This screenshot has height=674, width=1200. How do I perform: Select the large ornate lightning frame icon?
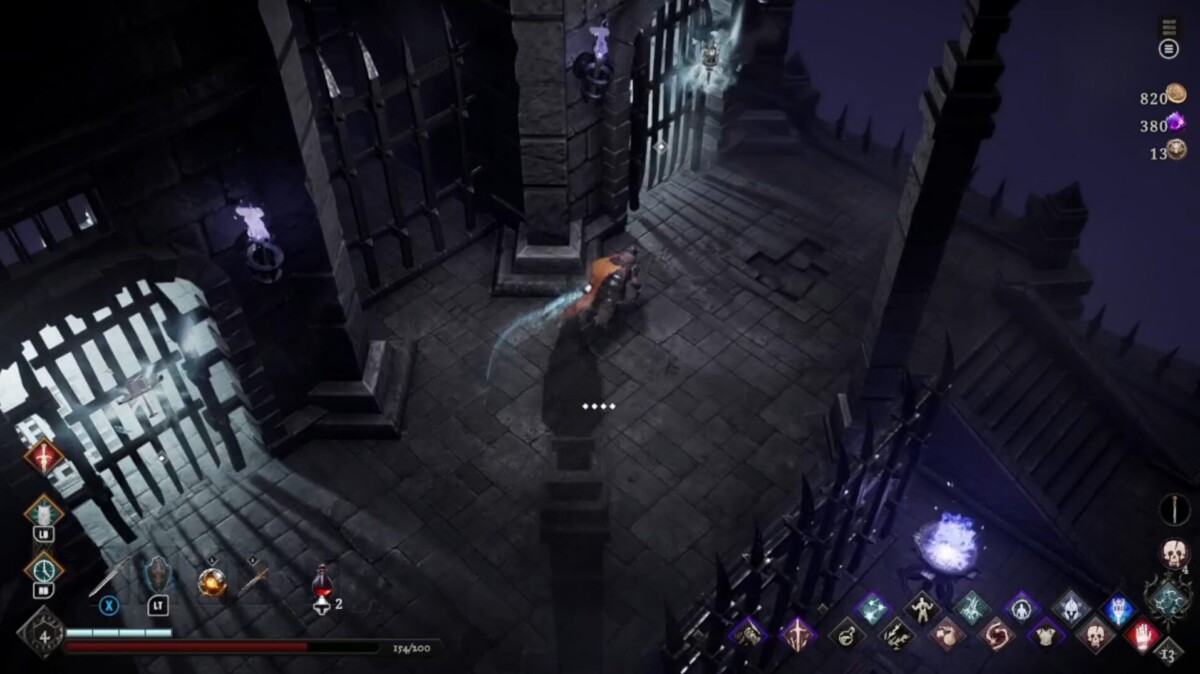pos(1168,600)
